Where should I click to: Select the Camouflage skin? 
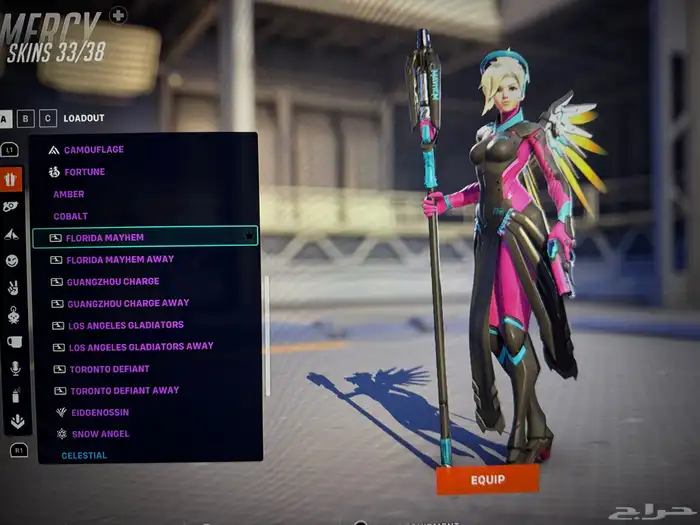[93, 150]
